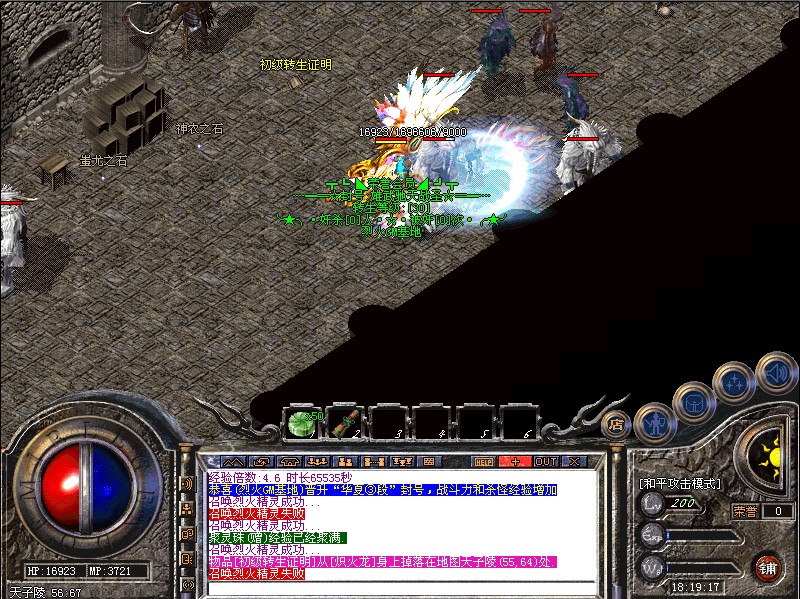Log out with the OUT button
This screenshot has width=800, height=599.
545,462
